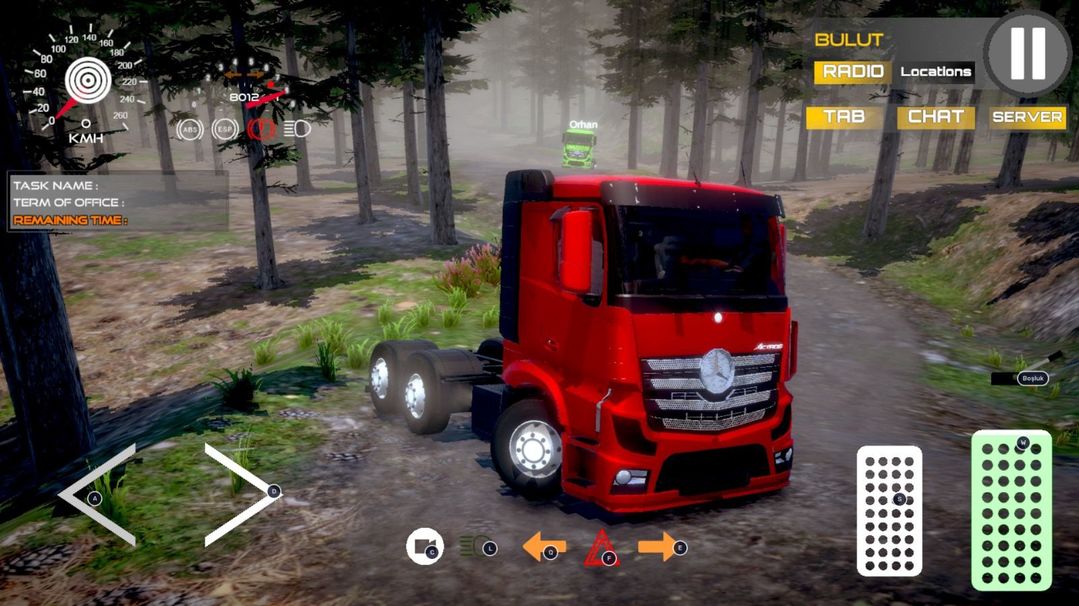Activate the left turn signal arrow
The image size is (1079, 606).
[543, 547]
